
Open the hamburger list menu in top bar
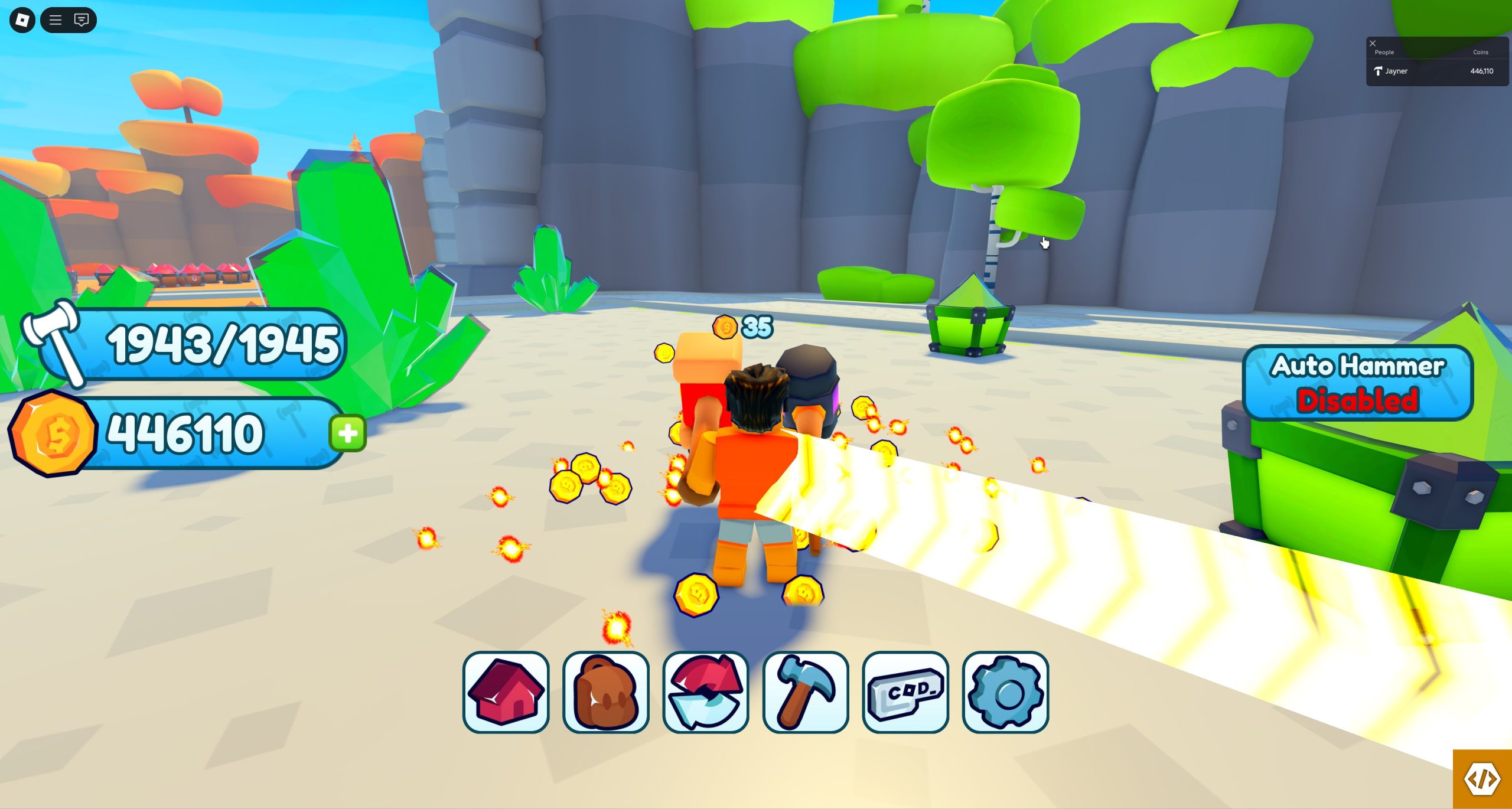point(56,20)
